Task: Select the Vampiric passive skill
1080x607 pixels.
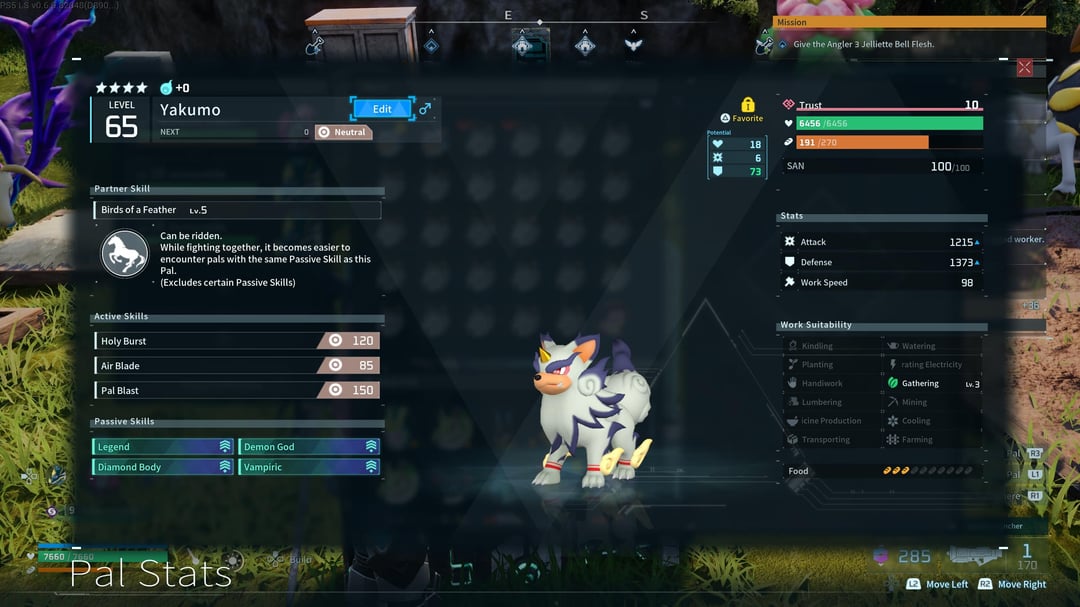Action: pyautogui.click(x=309, y=467)
